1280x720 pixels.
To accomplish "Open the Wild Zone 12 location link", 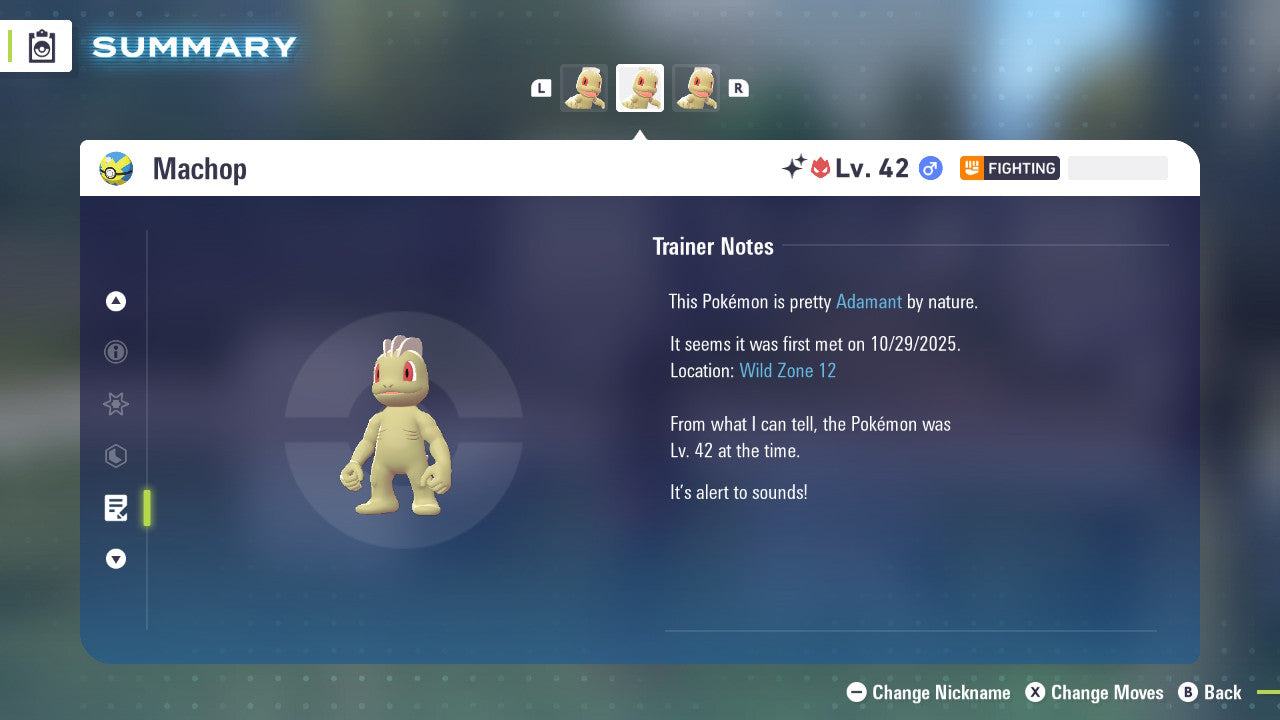I will 788,370.
